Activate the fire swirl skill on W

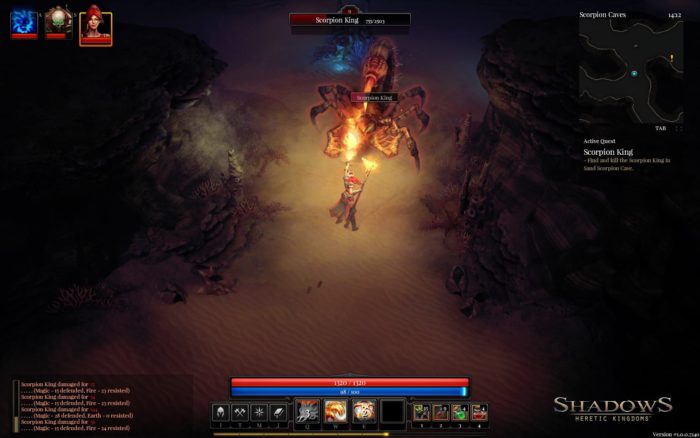tap(336, 410)
